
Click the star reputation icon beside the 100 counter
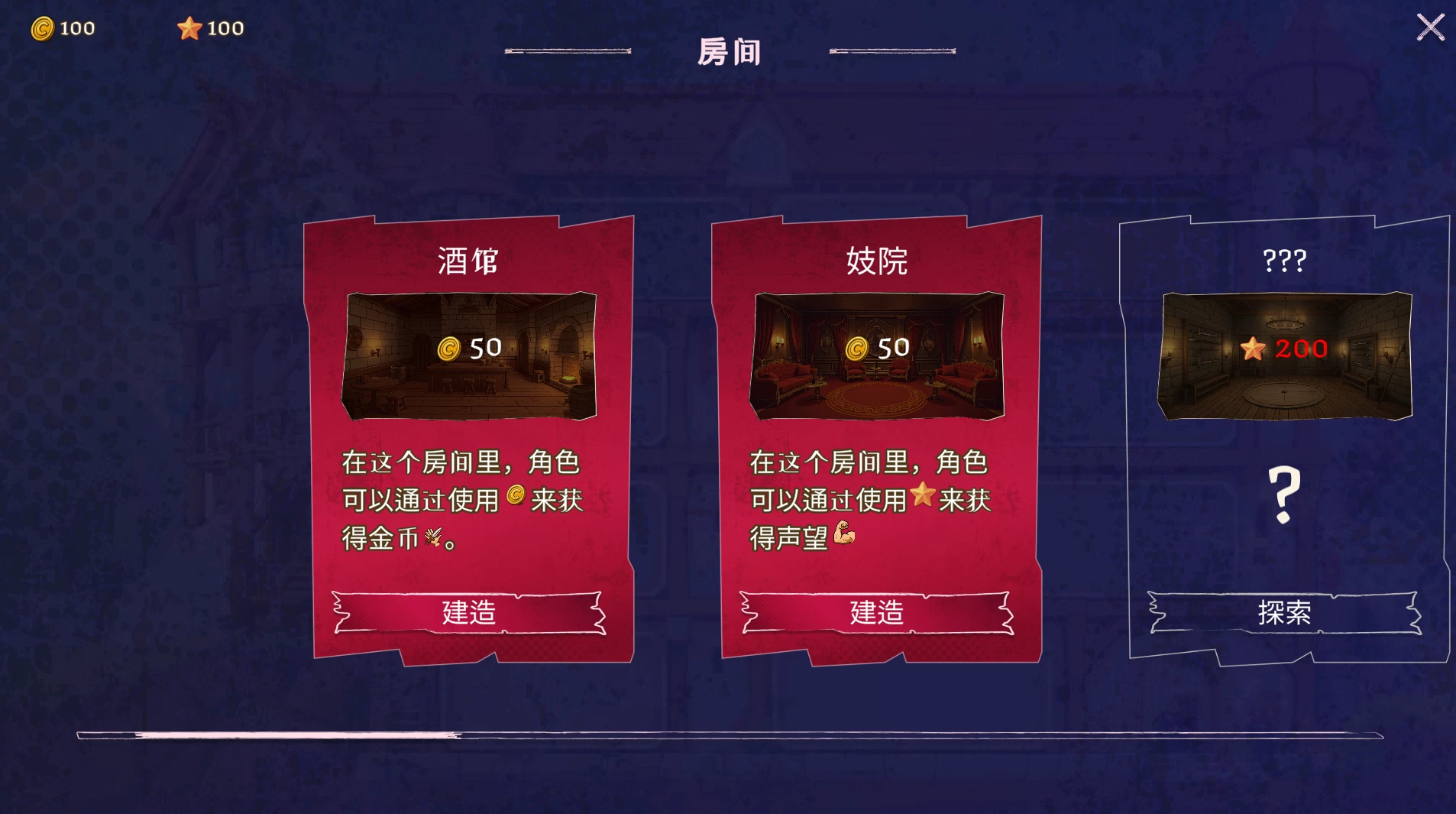pos(189,28)
